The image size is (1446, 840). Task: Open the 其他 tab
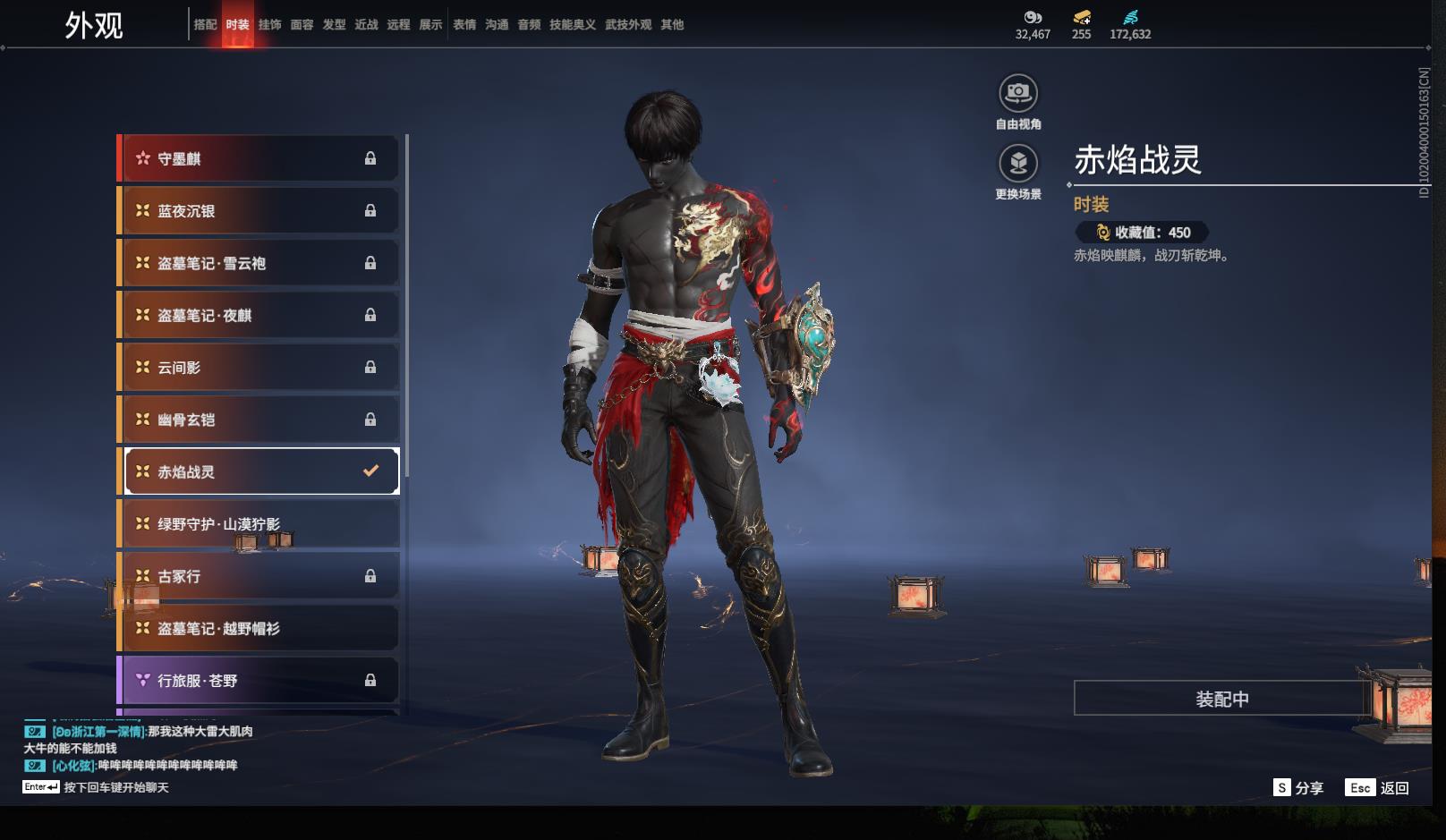(672, 25)
